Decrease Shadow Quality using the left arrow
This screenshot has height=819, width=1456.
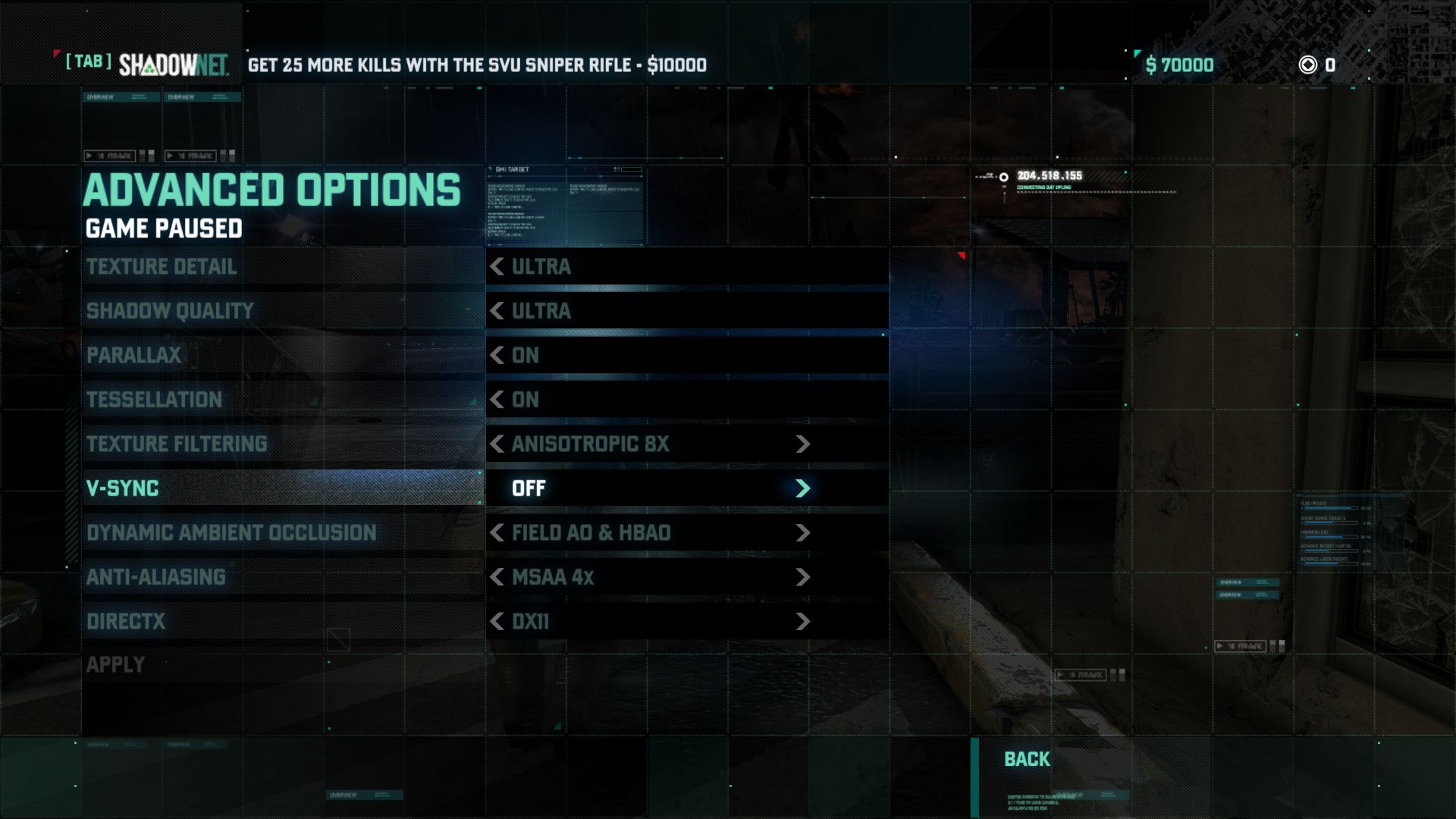click(497, 311)
